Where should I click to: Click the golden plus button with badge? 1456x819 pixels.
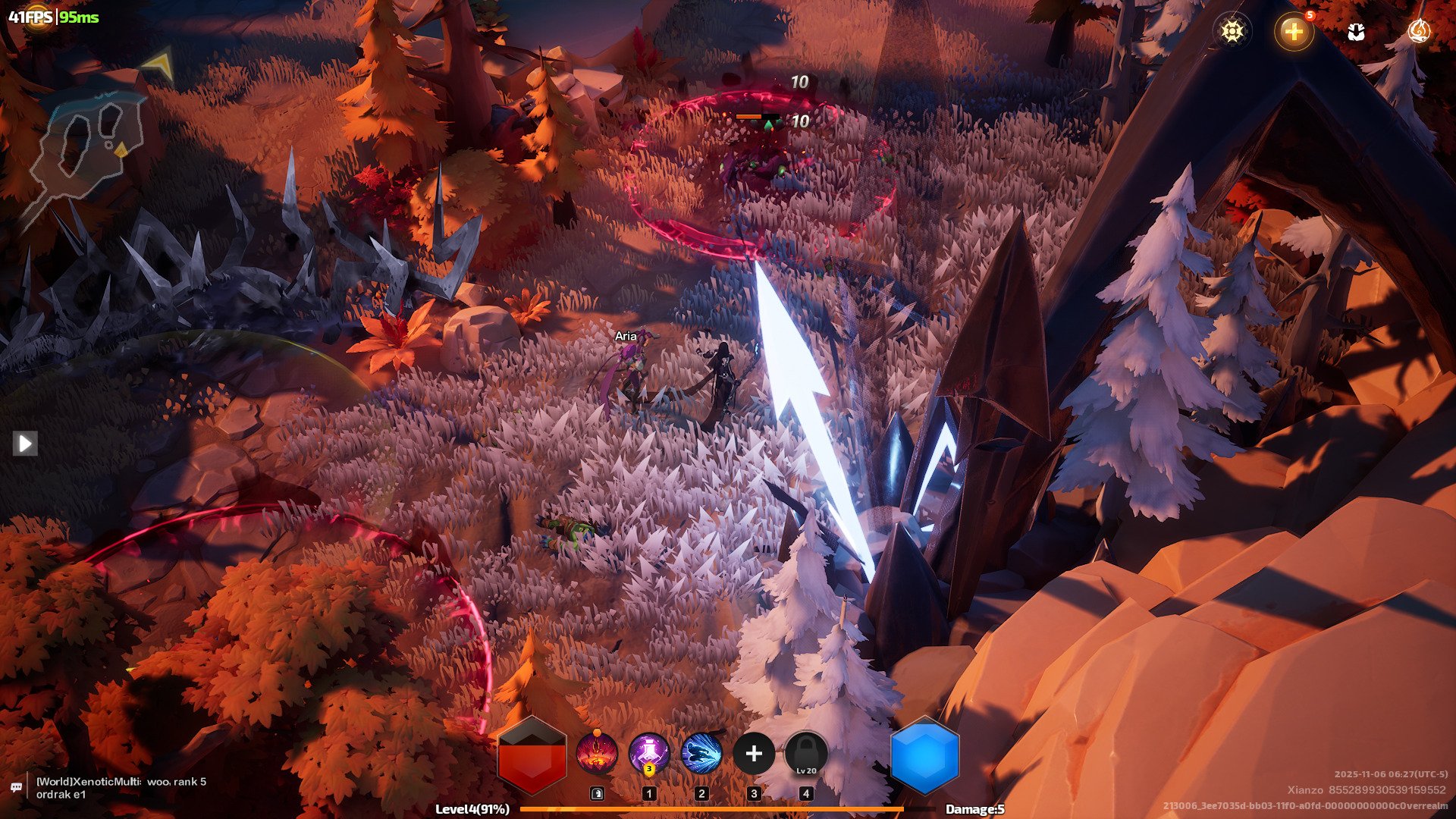pyautogui.click(x=1293, y=32)
